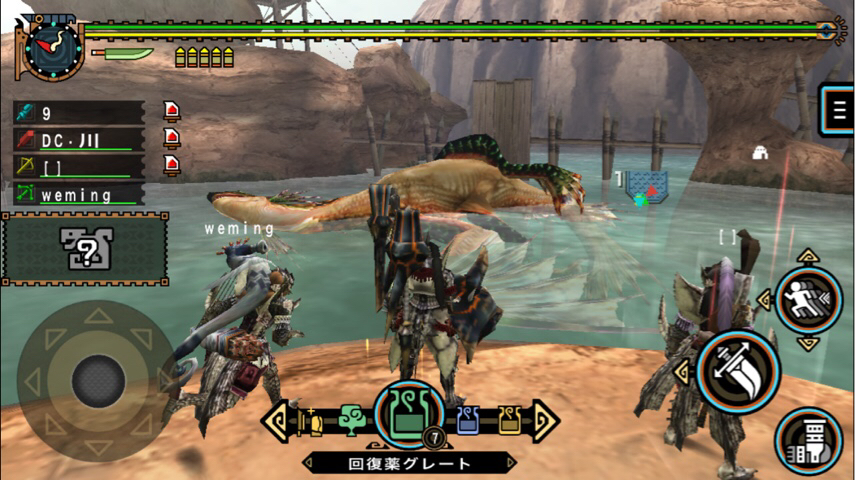Activate the dash running button

[808, 300]
